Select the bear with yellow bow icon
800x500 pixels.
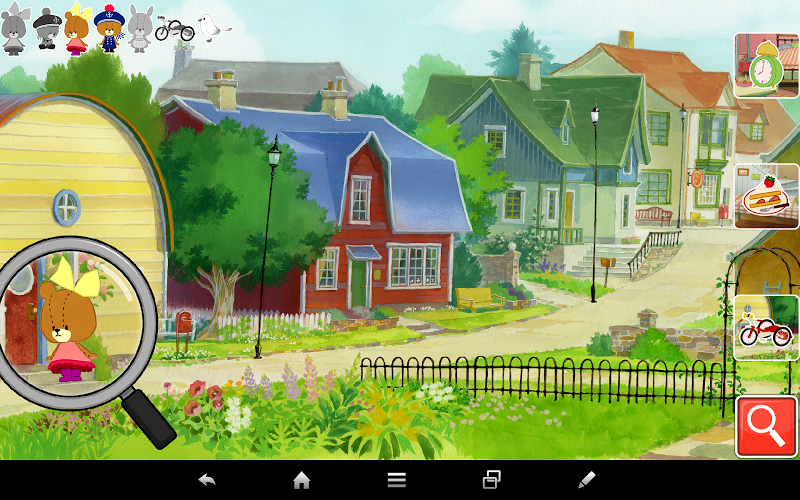tap(76, 29)
